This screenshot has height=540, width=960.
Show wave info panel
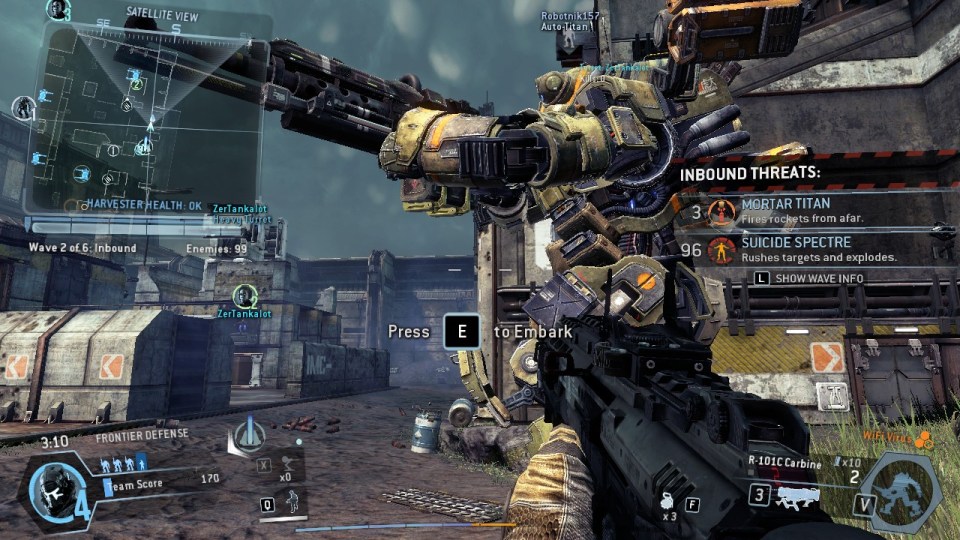coord(808,278)
